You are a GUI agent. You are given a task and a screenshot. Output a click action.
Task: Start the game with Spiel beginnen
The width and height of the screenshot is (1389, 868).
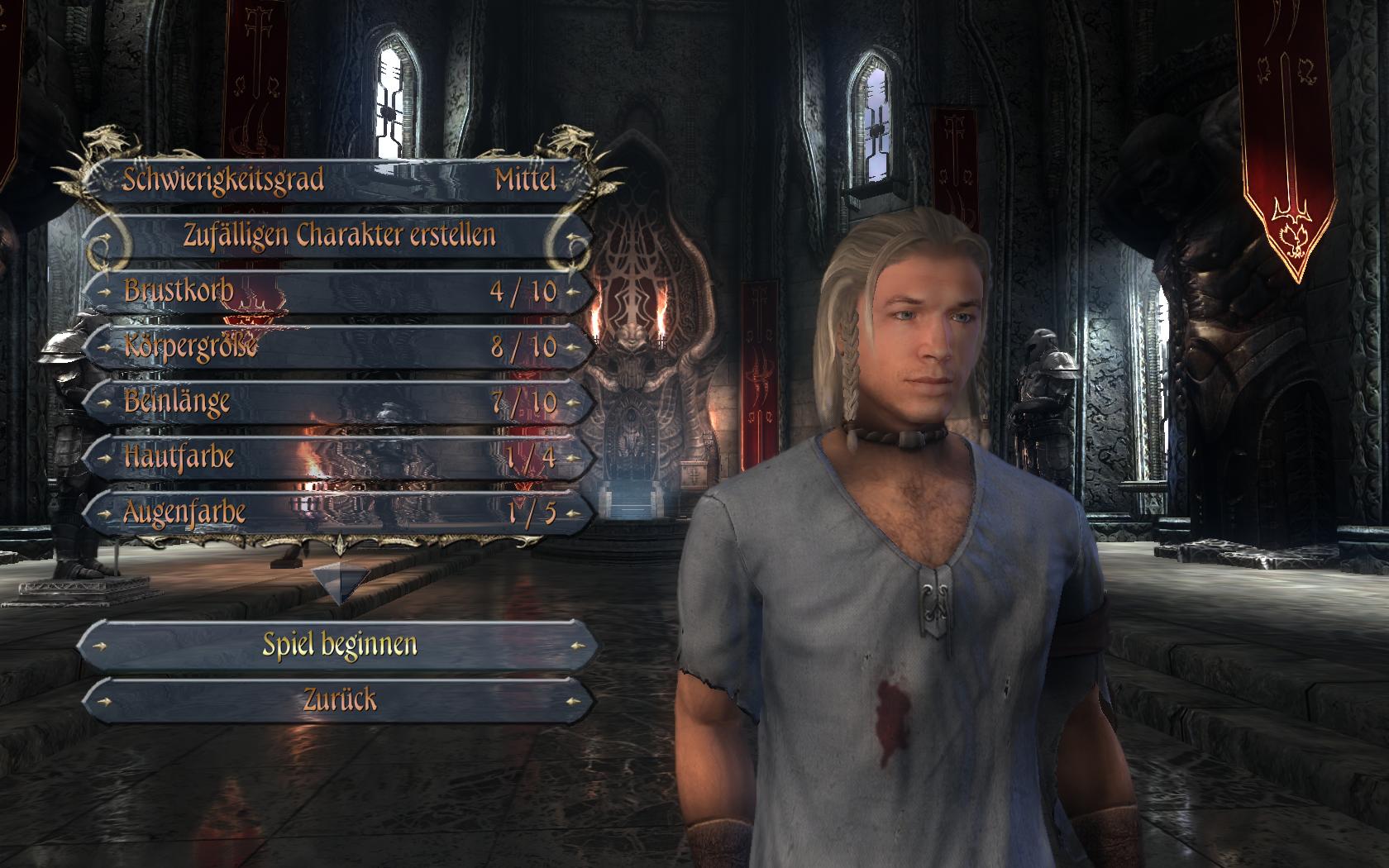click(339, 644)
